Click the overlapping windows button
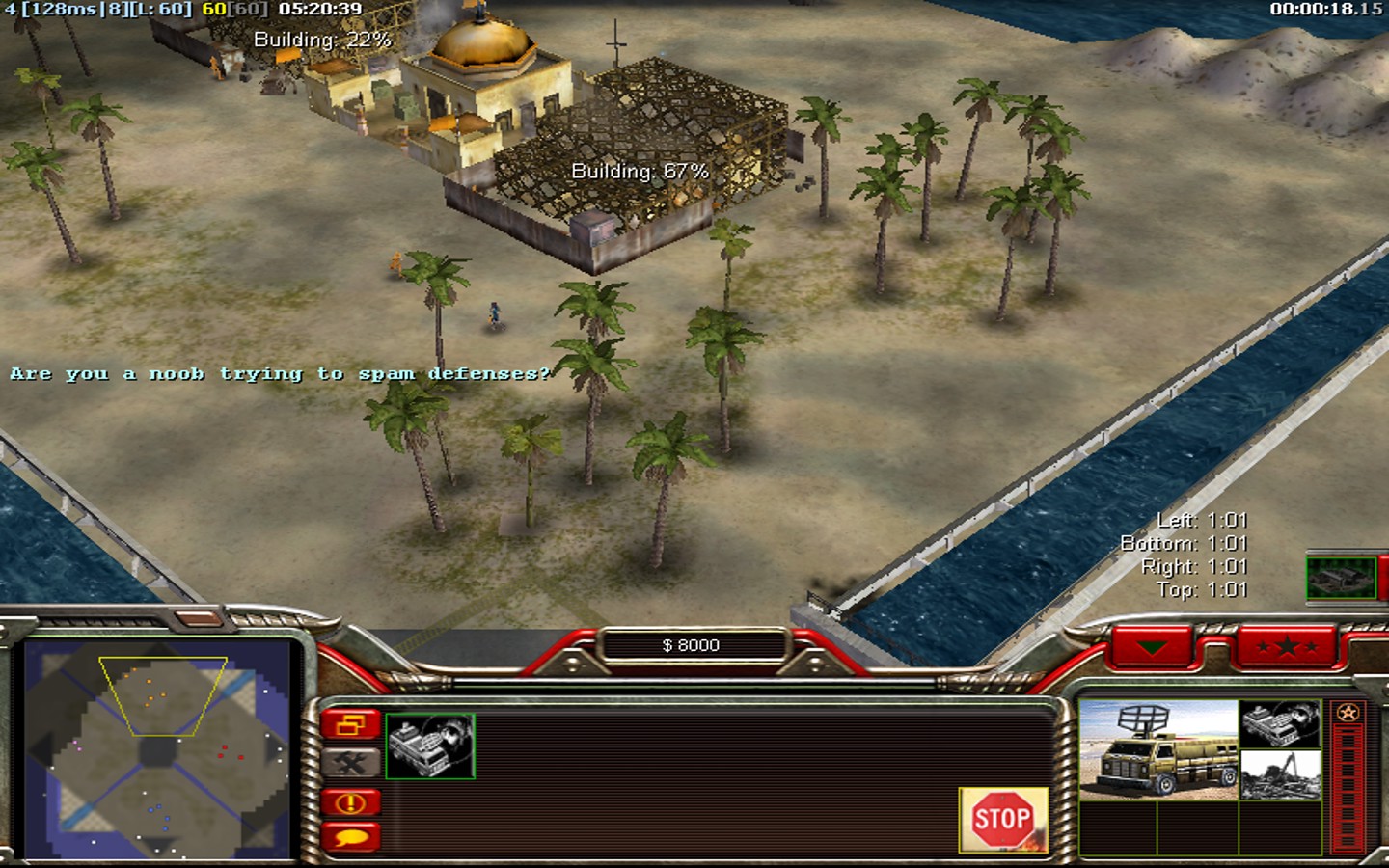This screenshot has width=1389, height=868. pyautogui.click(x=350, y=724)
